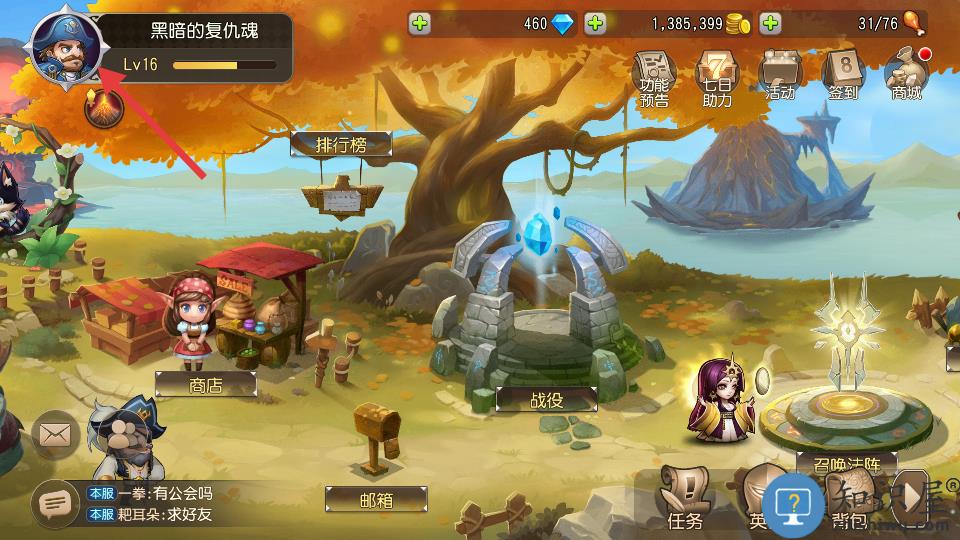Click the blue monitor help overlay button
Viewport: 960px width, 540px height.
794,501
